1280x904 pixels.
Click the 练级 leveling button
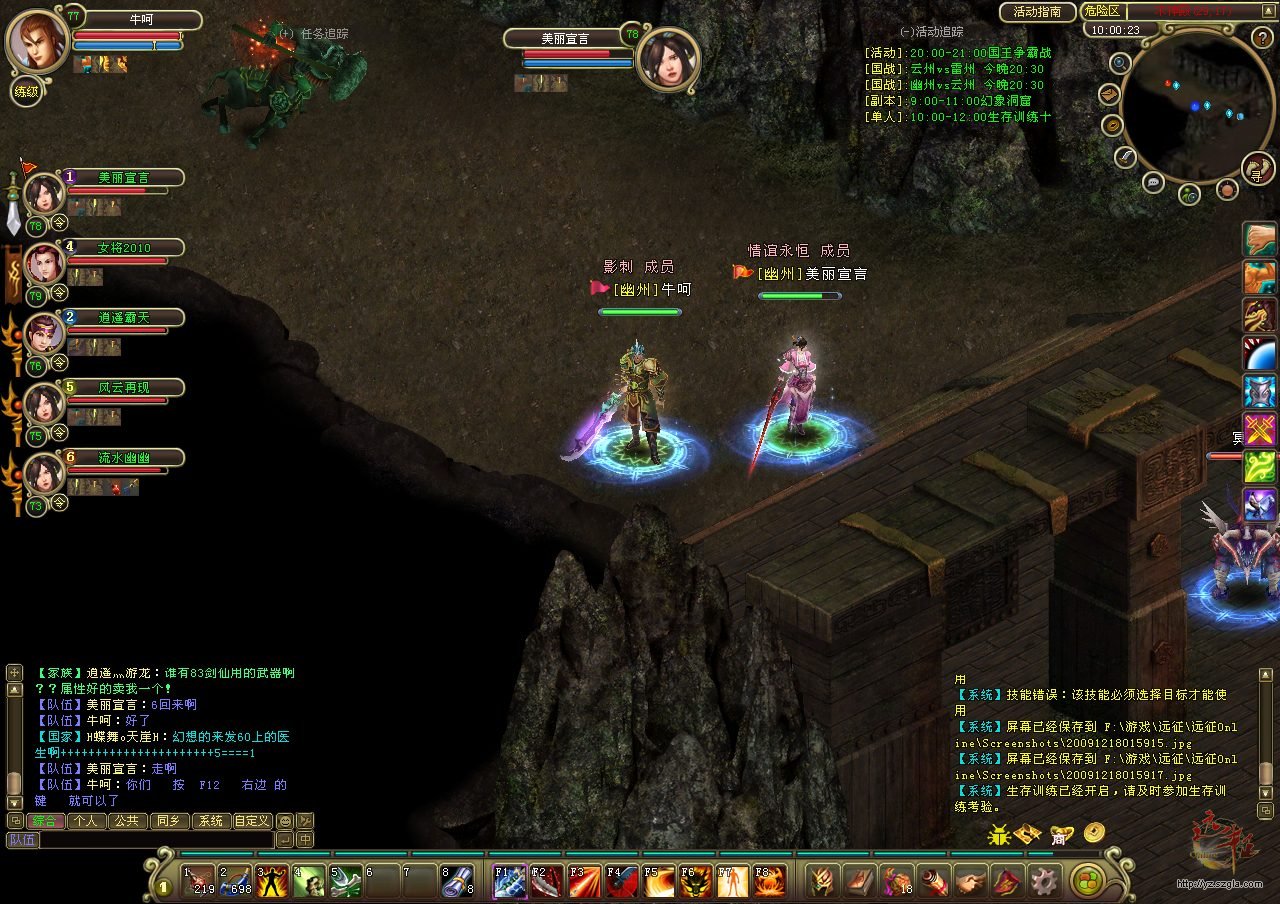27,92
